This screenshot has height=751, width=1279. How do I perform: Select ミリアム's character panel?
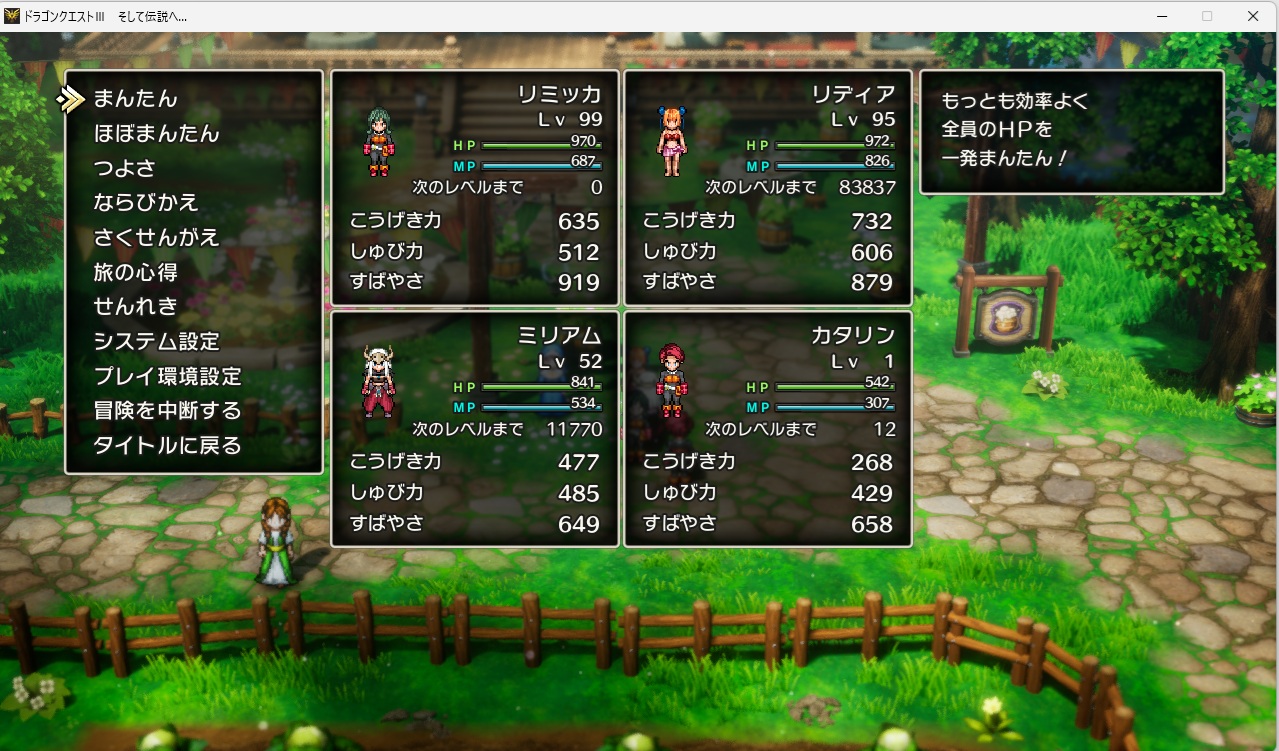pyautogui.click(x=474, y=429)
